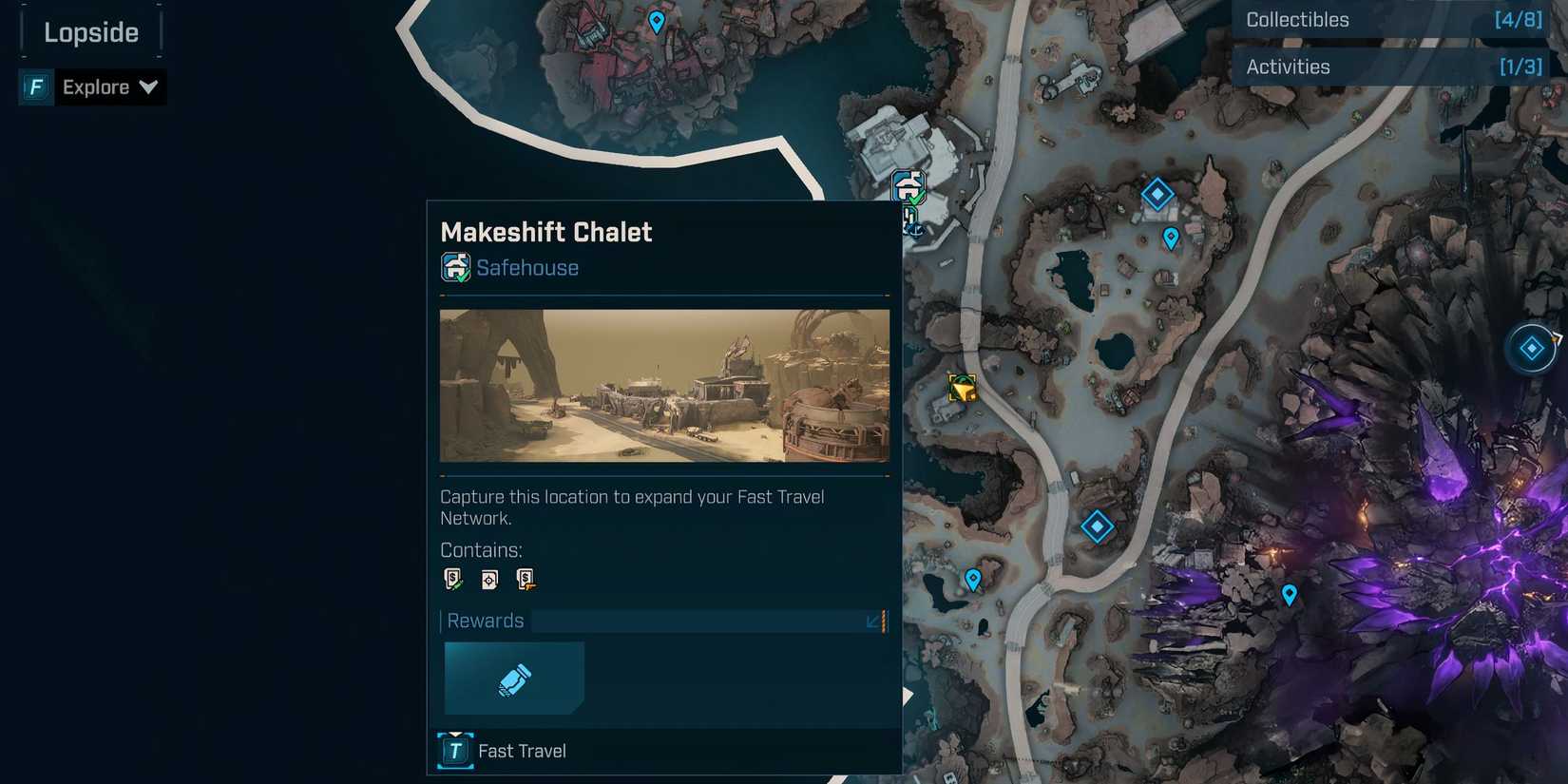Open the Explore dropdown chevron
The height and width of the screenshot is (784, 1568).
149,86
